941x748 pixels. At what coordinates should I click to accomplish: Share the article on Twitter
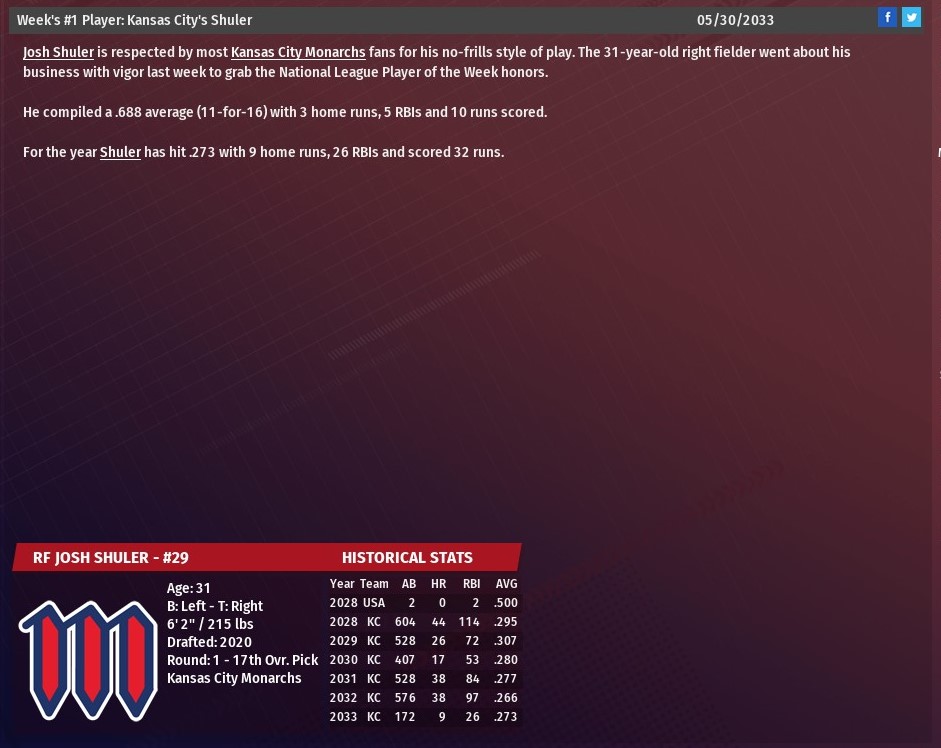[x=911, y=17]
